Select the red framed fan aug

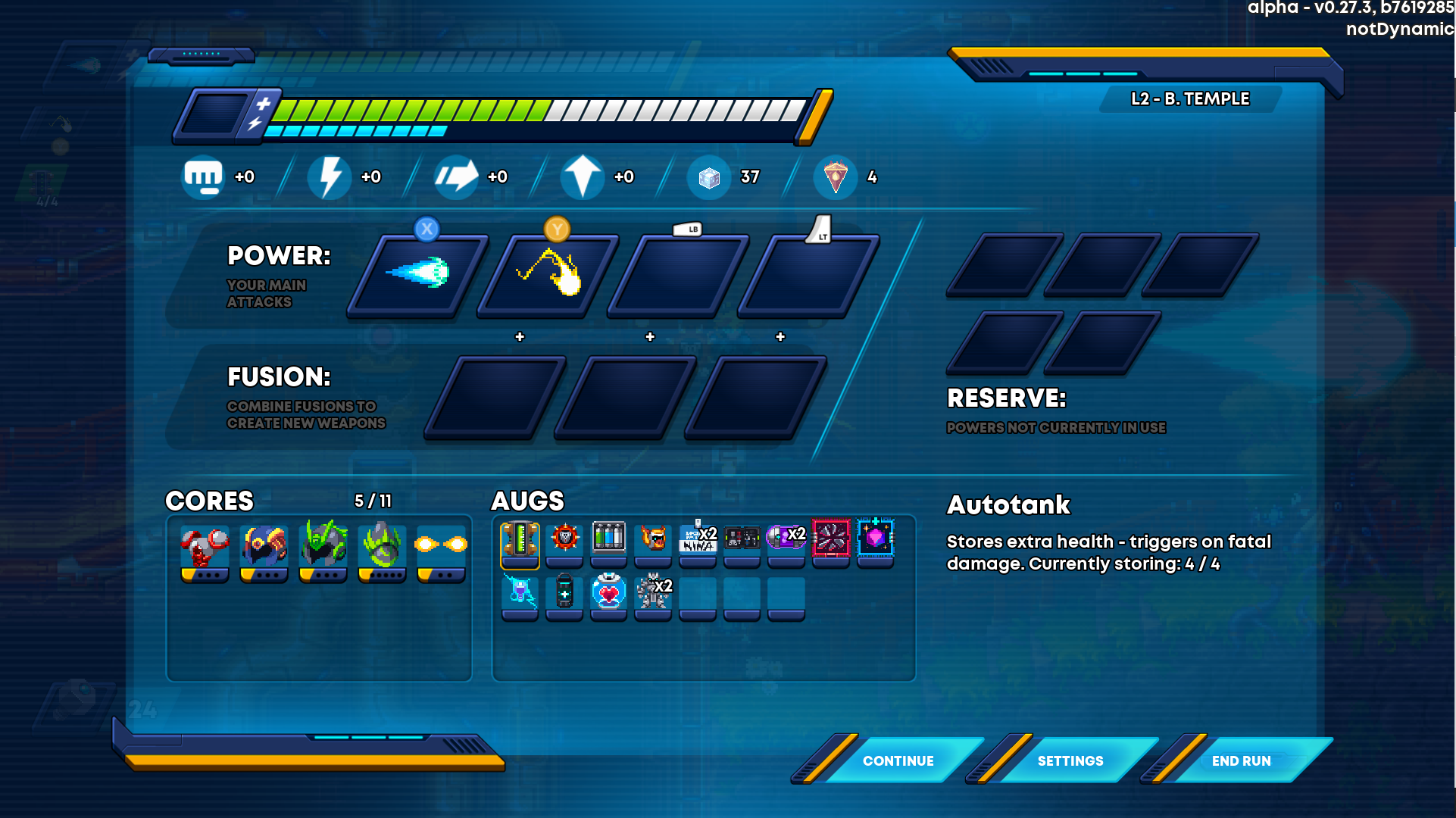coord(831,539)
